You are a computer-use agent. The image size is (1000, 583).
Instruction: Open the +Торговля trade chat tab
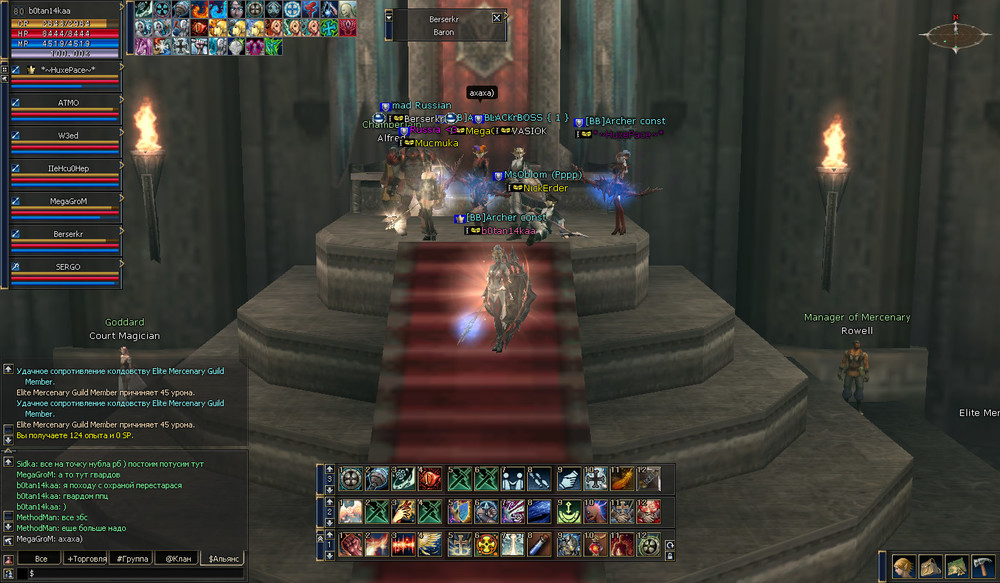[87, 558]
